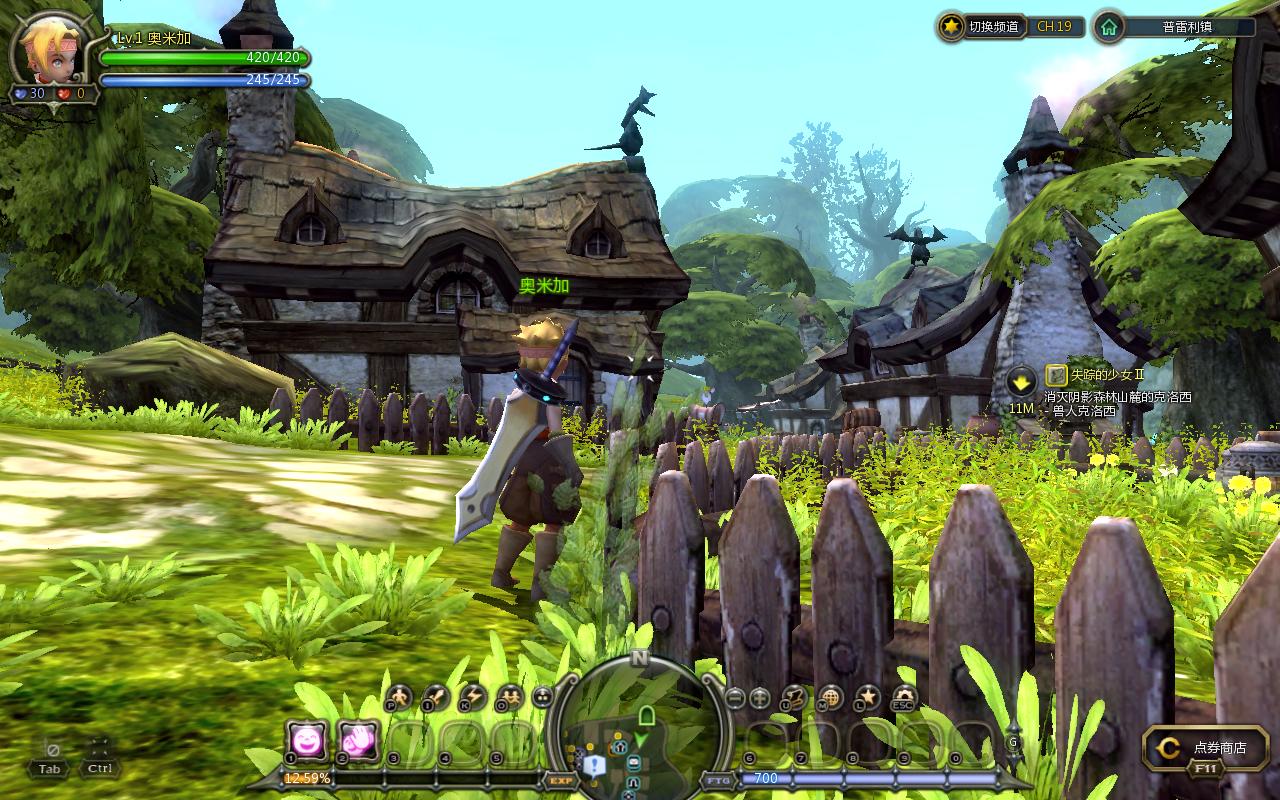Open the star icon menu (L)
1280x800 pixels.
[x=867, y=697]
